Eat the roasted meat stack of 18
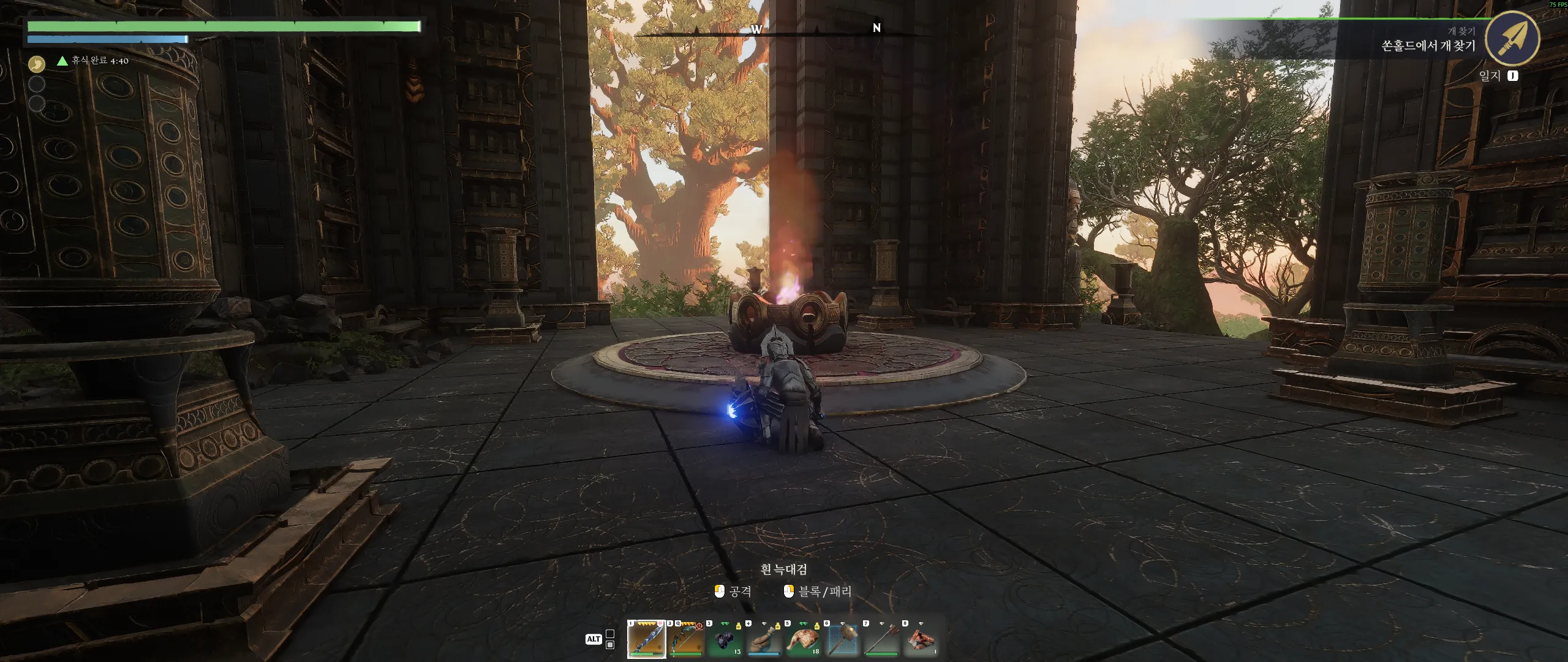The image size is (1568, 662). 804,639
